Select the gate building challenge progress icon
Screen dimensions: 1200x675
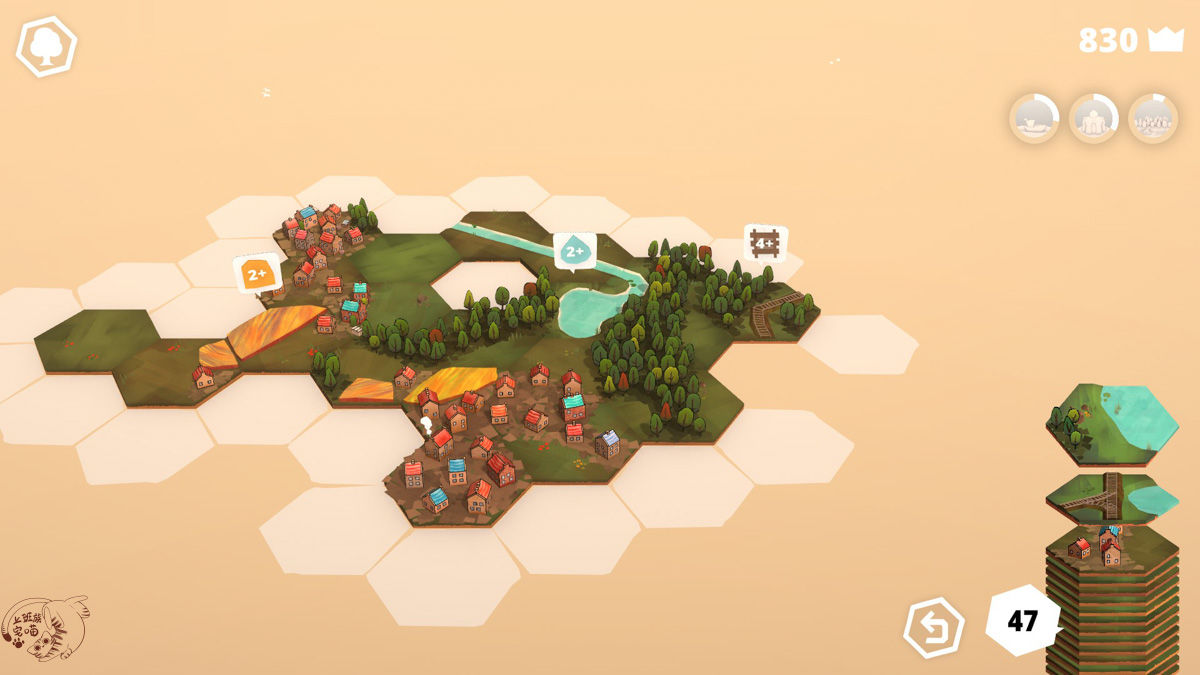point(1093,118)
